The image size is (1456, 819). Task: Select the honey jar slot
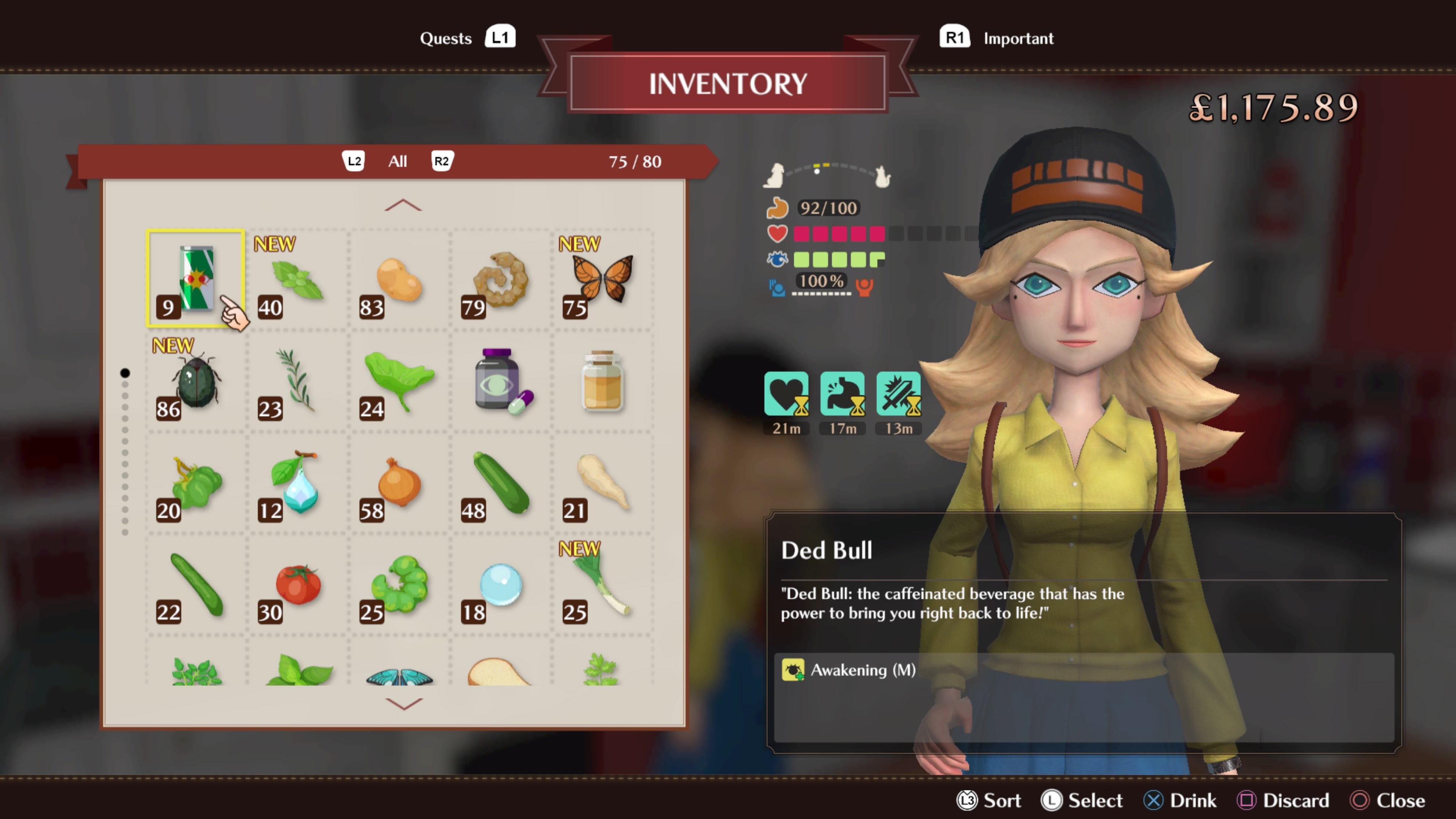point(602,380)
